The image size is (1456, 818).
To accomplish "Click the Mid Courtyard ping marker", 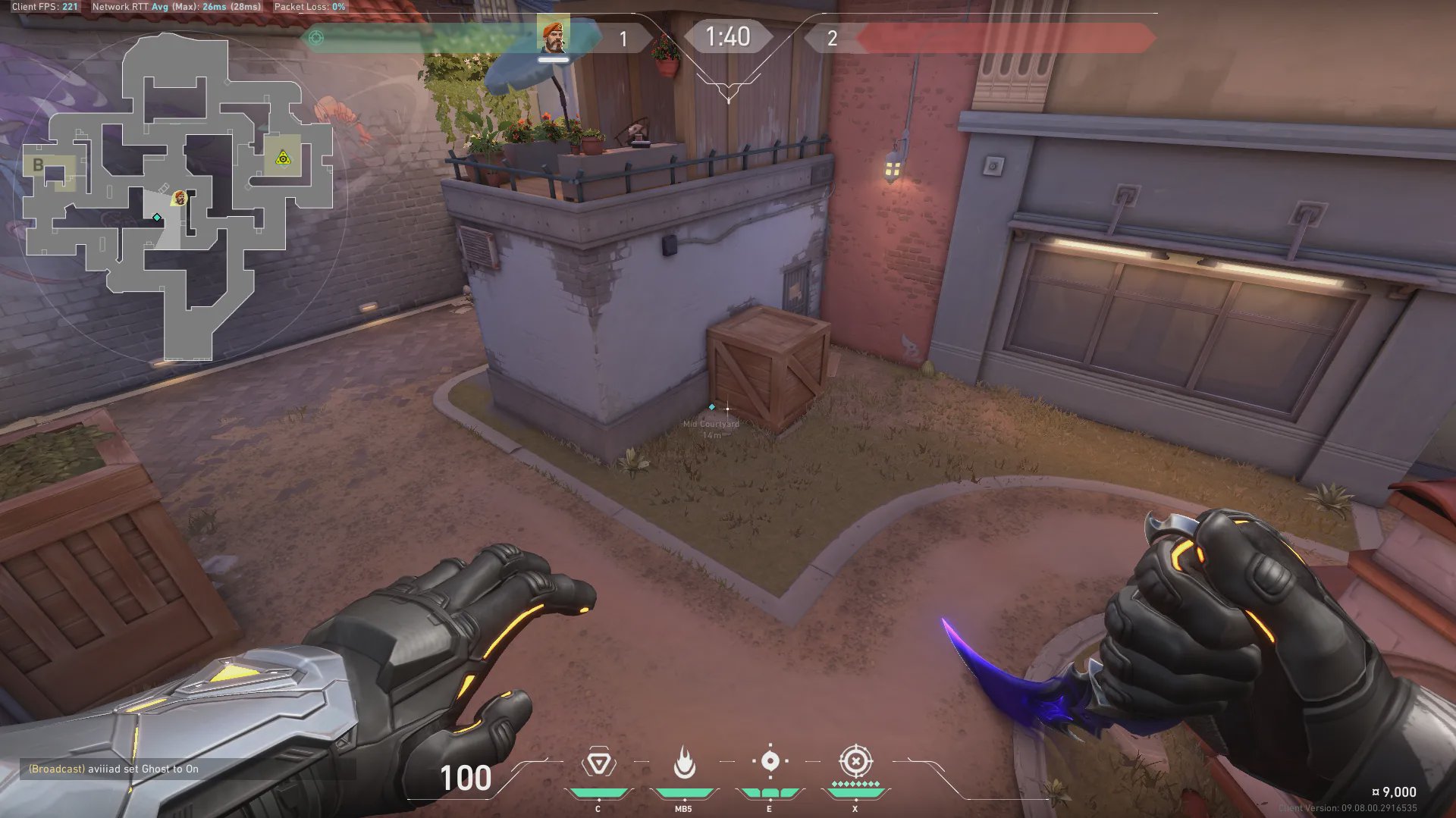I will click(x=711, y=407).
